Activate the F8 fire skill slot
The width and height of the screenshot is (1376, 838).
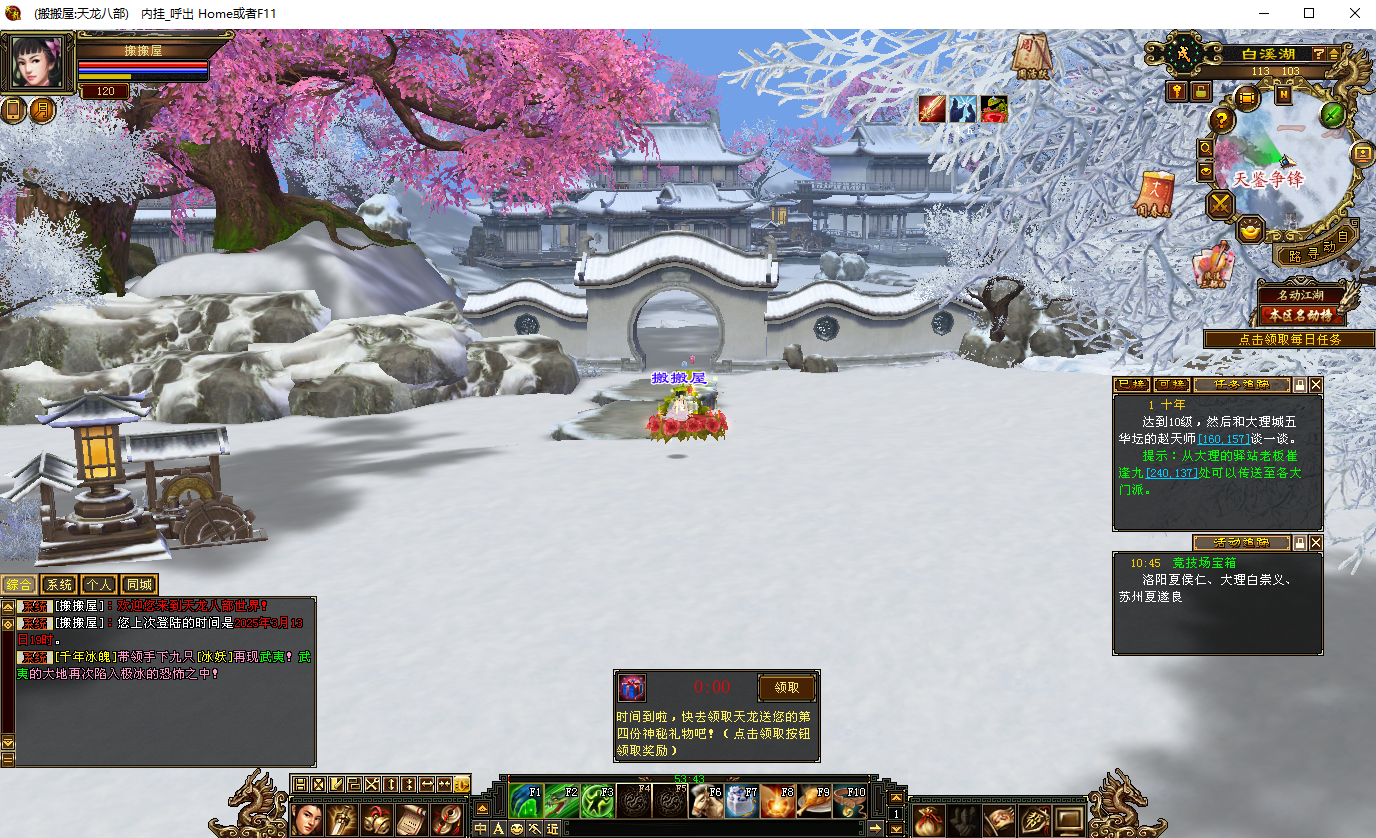pos(776,801)
